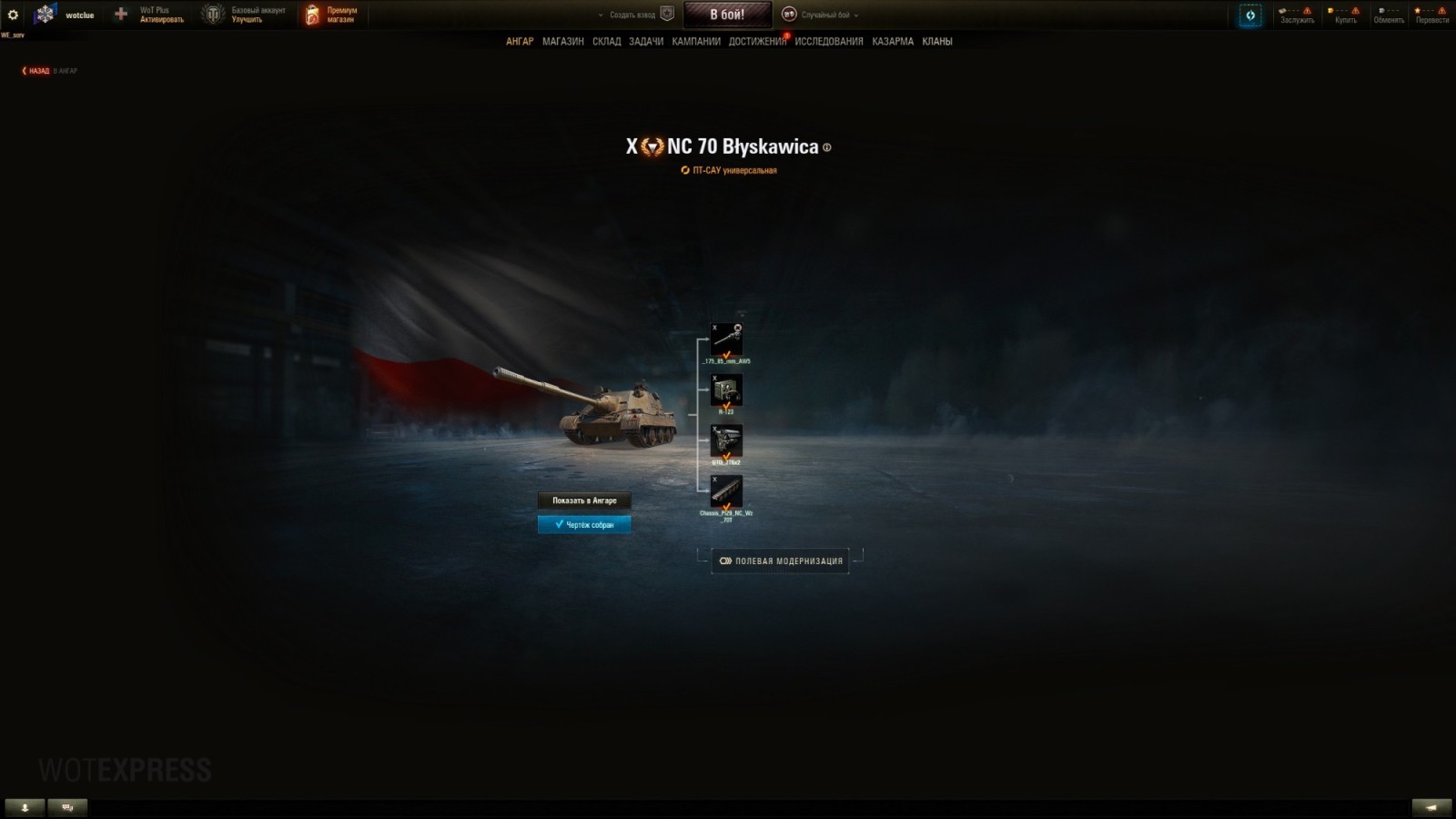
Task: Activate WoT Plus via its plus button
Action: (119, 14)
